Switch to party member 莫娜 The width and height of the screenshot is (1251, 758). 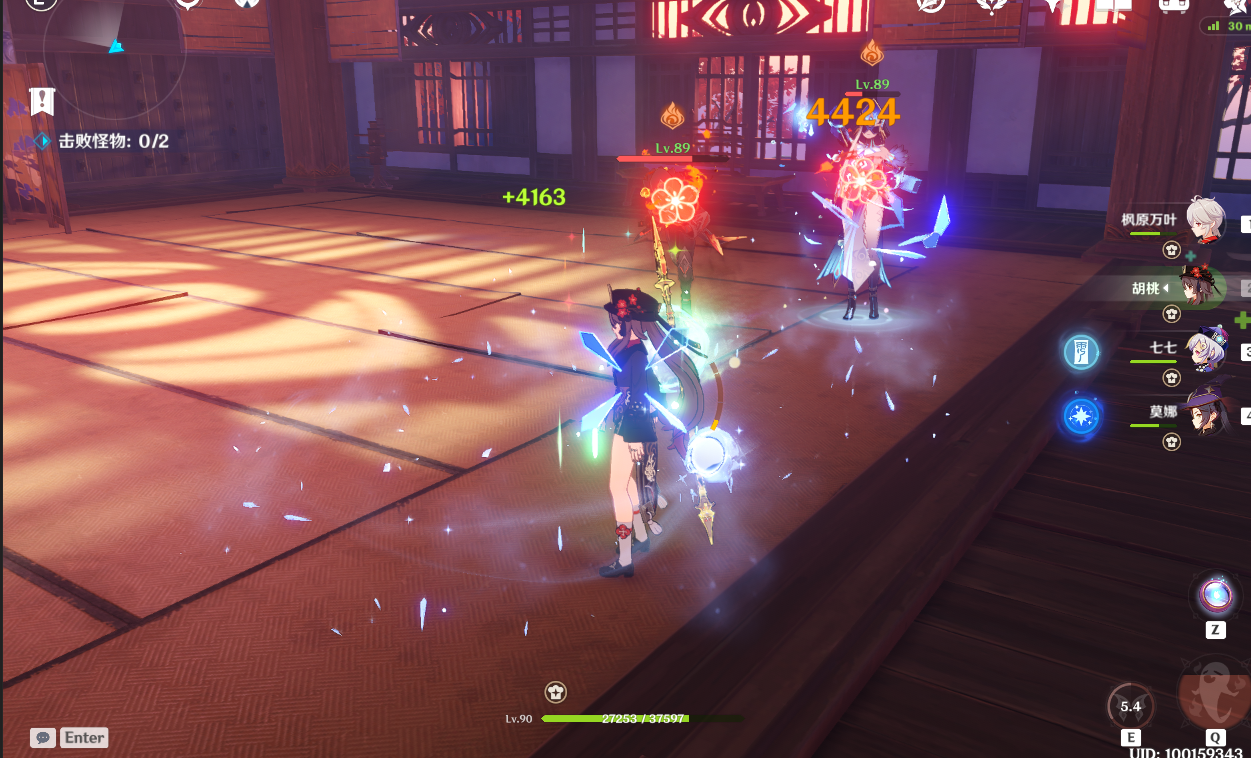(x=1204, y=412)
